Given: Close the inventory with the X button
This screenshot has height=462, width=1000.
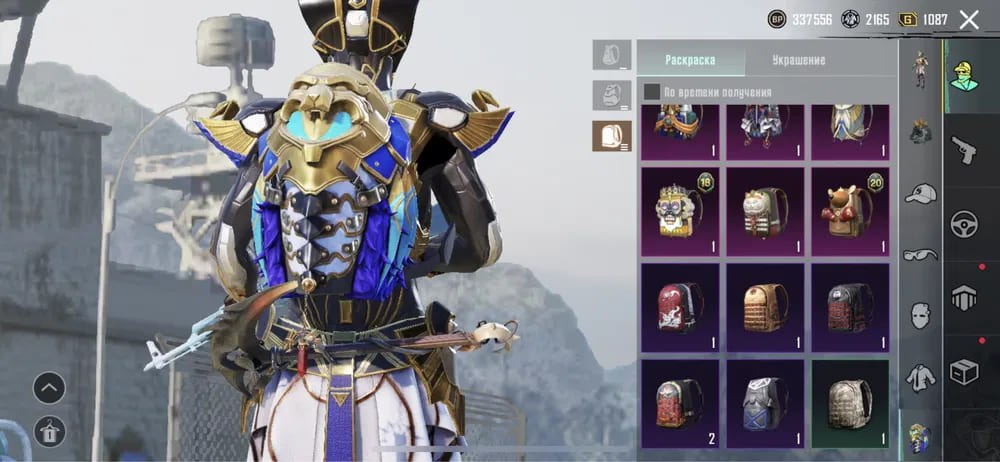Looking at the screenshot, I should pyautogui.click(x=968, y=19).
